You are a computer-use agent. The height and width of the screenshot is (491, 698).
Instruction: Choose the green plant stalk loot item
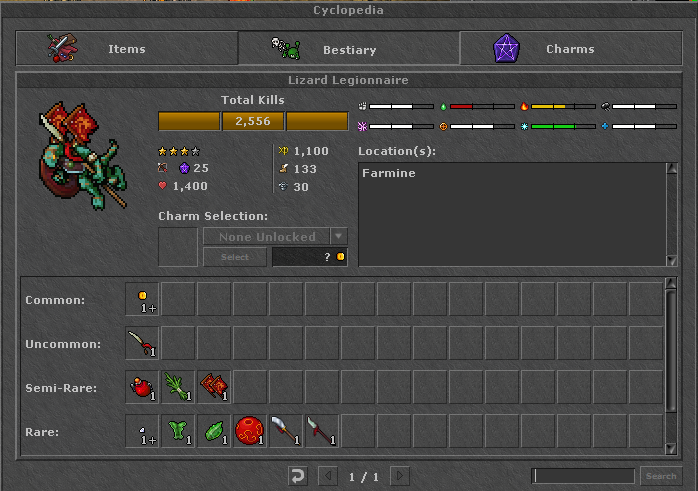point(178,387)
